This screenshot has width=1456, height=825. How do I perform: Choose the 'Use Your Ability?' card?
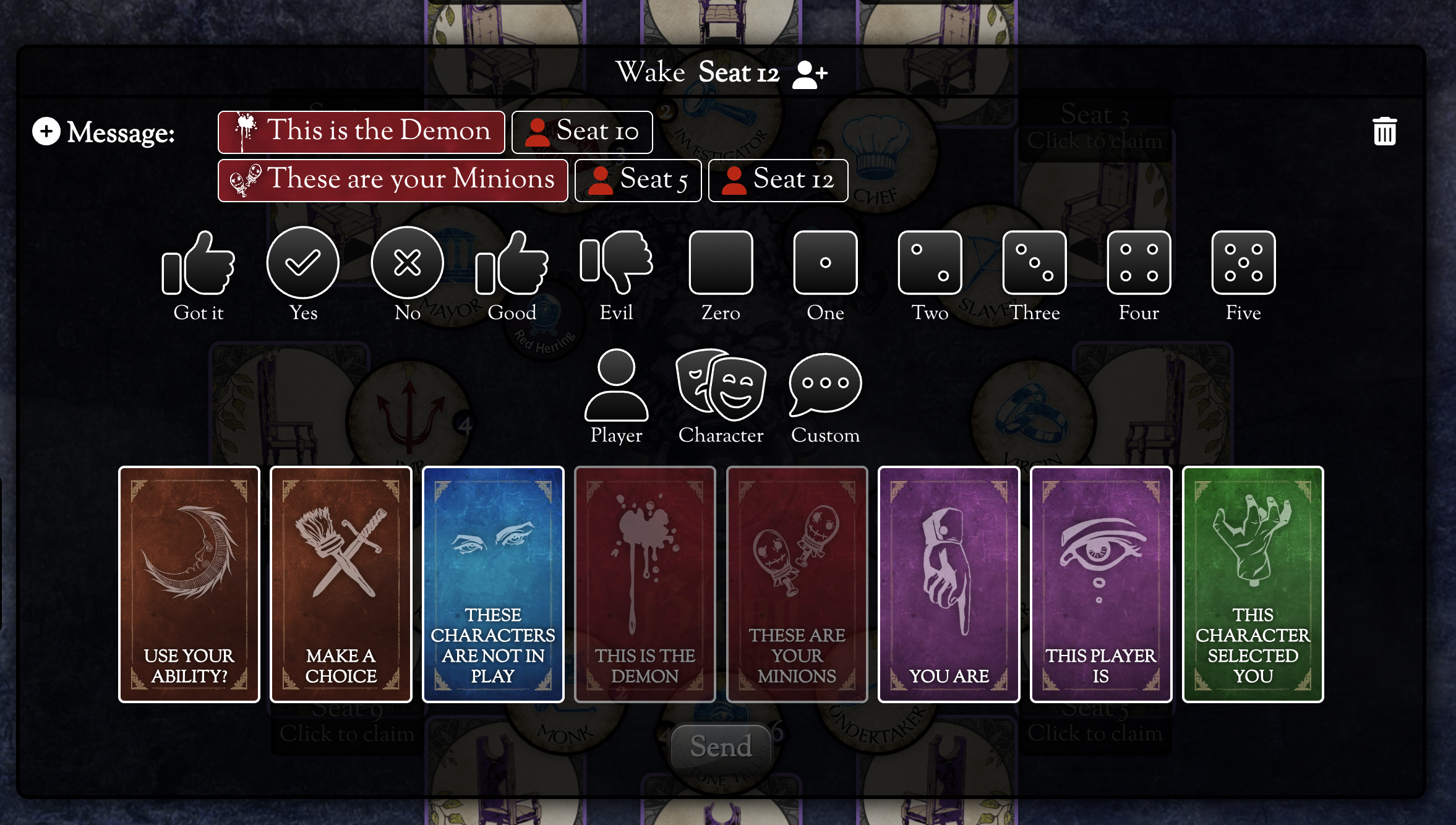[x=189, y=584]
